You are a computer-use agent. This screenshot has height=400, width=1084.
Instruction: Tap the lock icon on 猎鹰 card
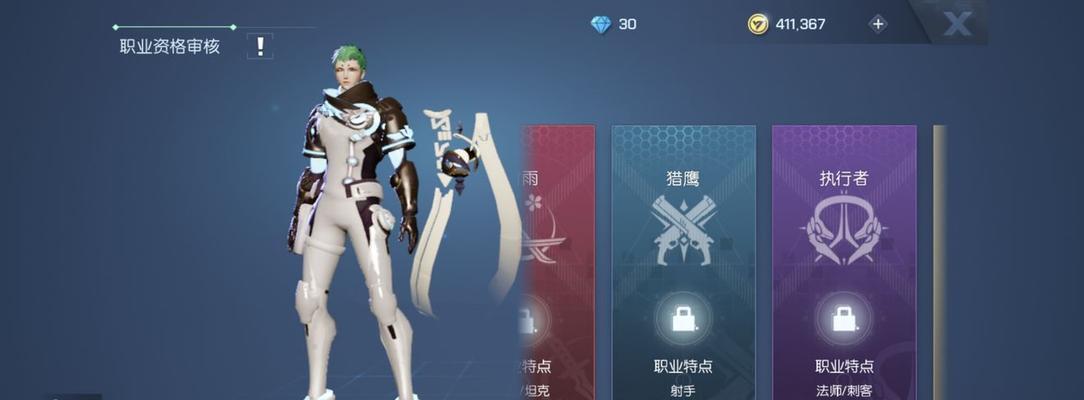684,319
